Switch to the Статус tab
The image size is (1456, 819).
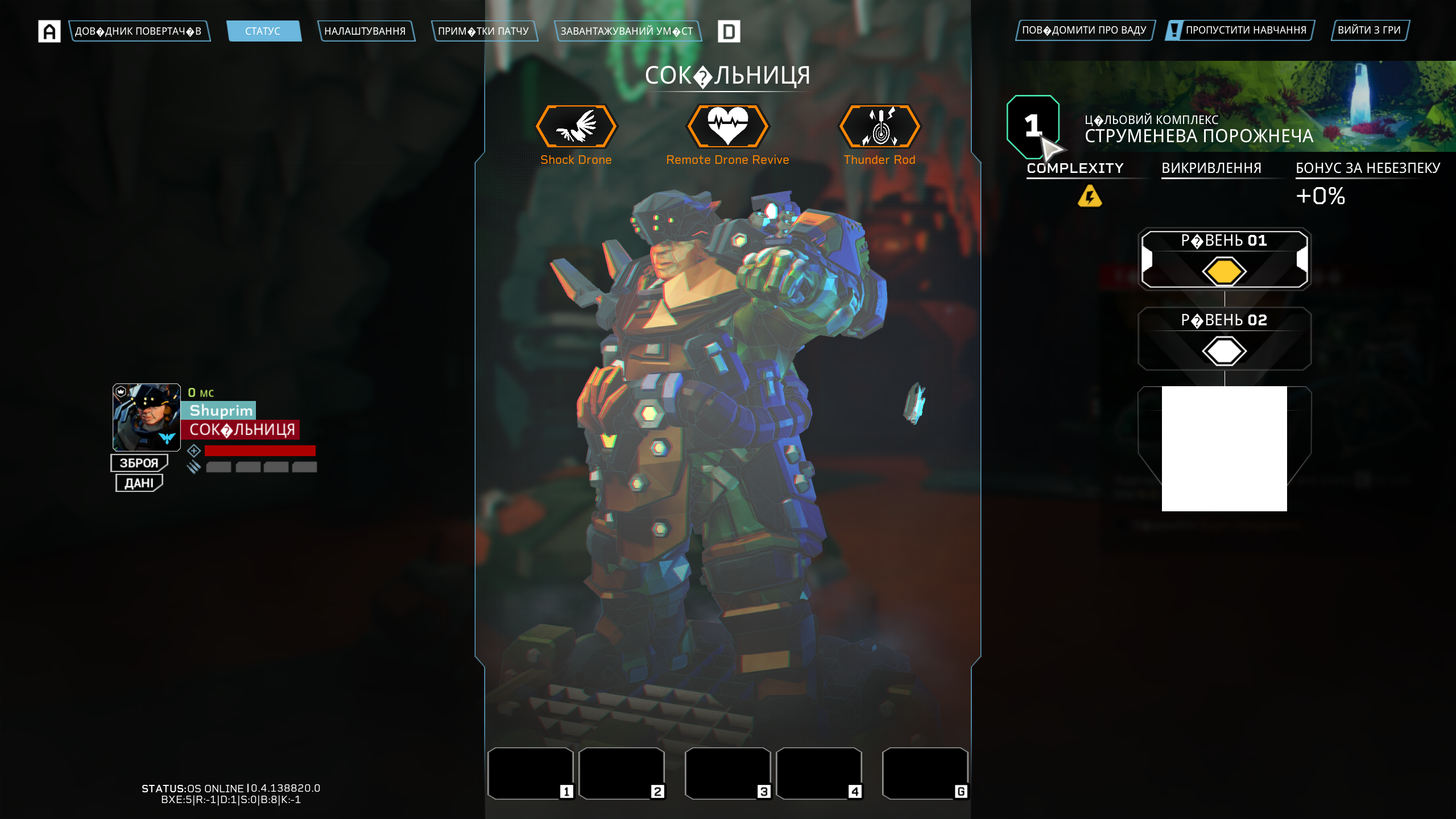[263, 31]
